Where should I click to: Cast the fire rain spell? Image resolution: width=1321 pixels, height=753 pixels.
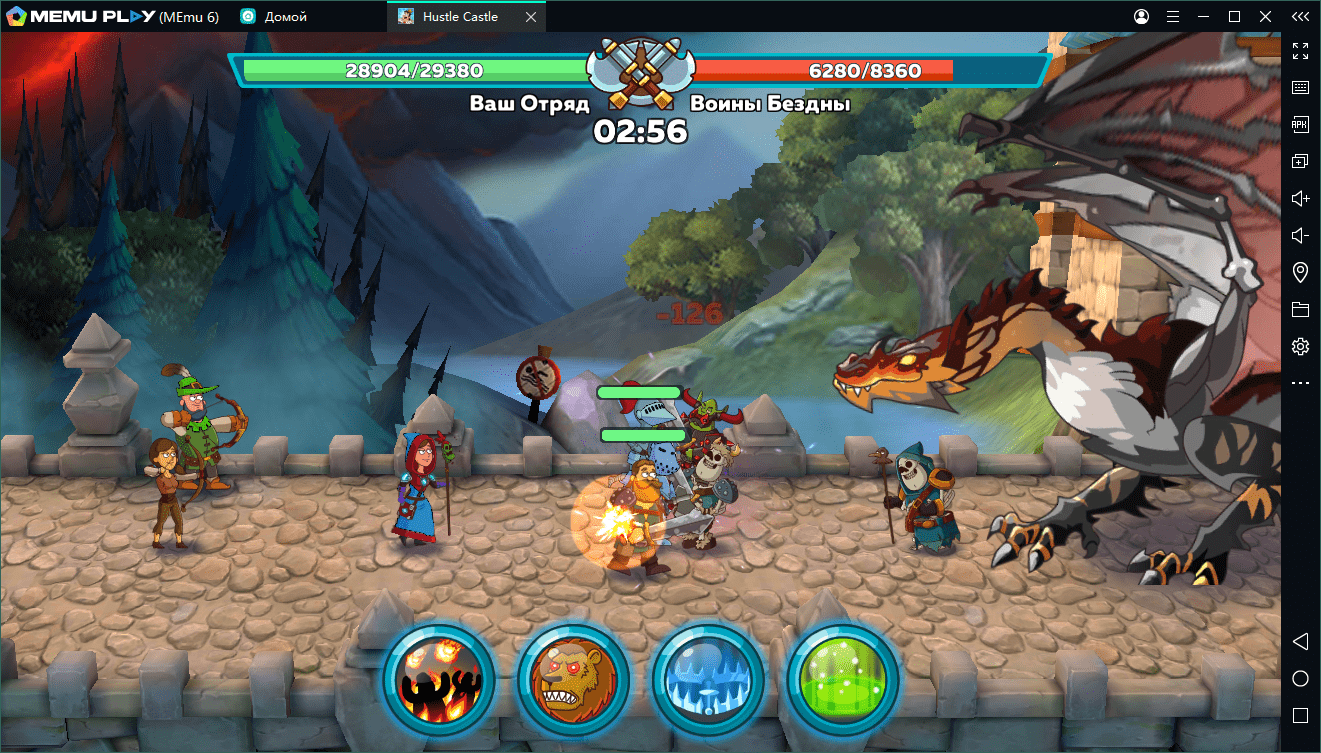tap(438, 679)
